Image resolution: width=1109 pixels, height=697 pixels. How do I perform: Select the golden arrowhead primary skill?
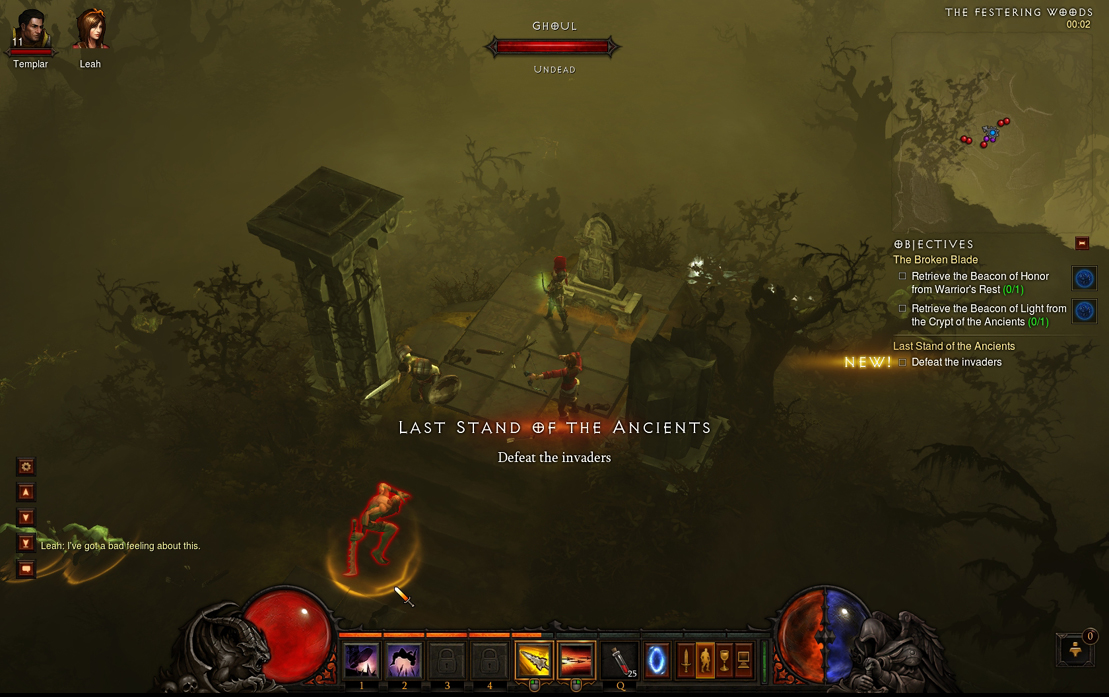[x=533, y=661]
